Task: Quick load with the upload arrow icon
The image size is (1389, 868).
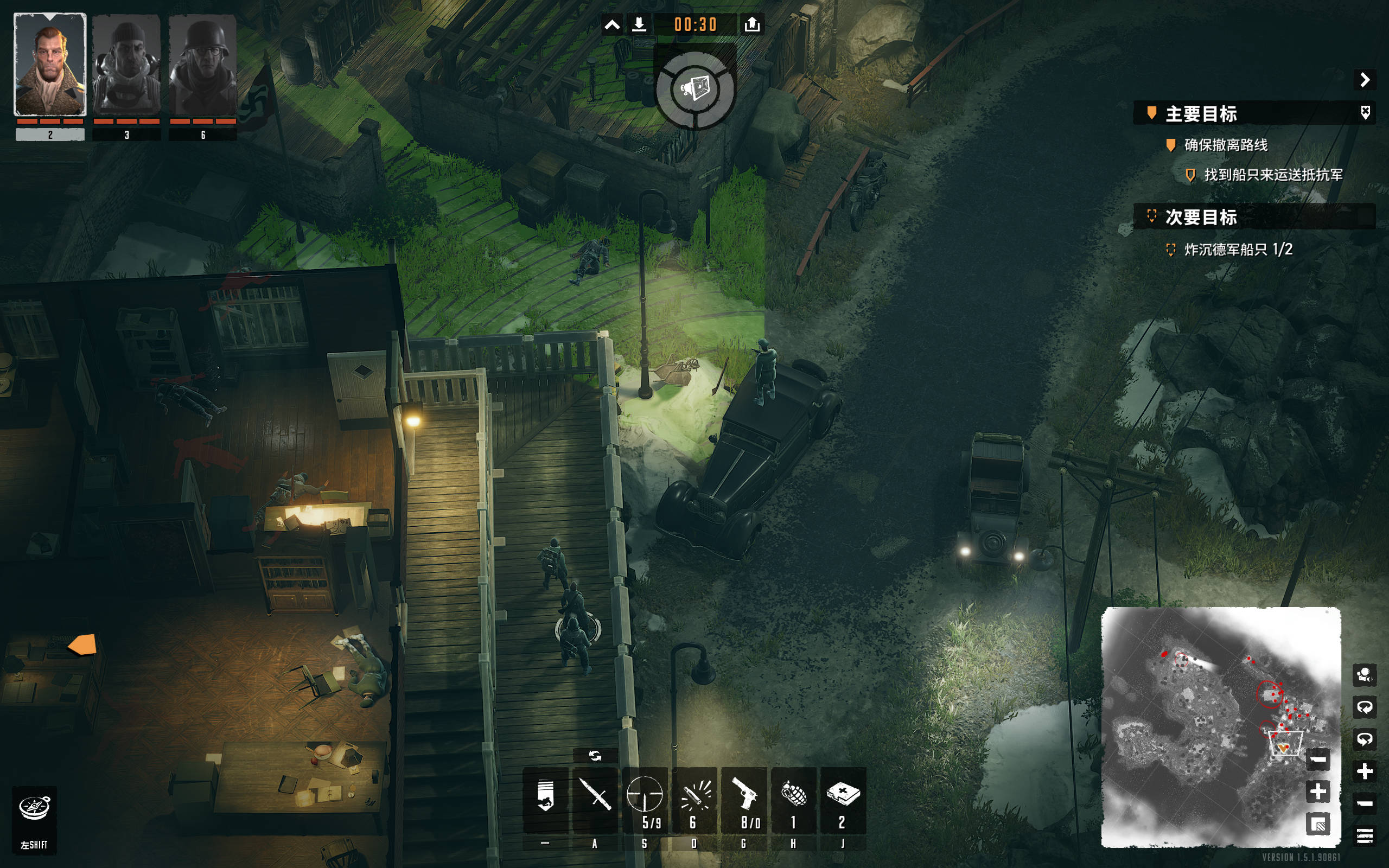Action: point(752,25)
